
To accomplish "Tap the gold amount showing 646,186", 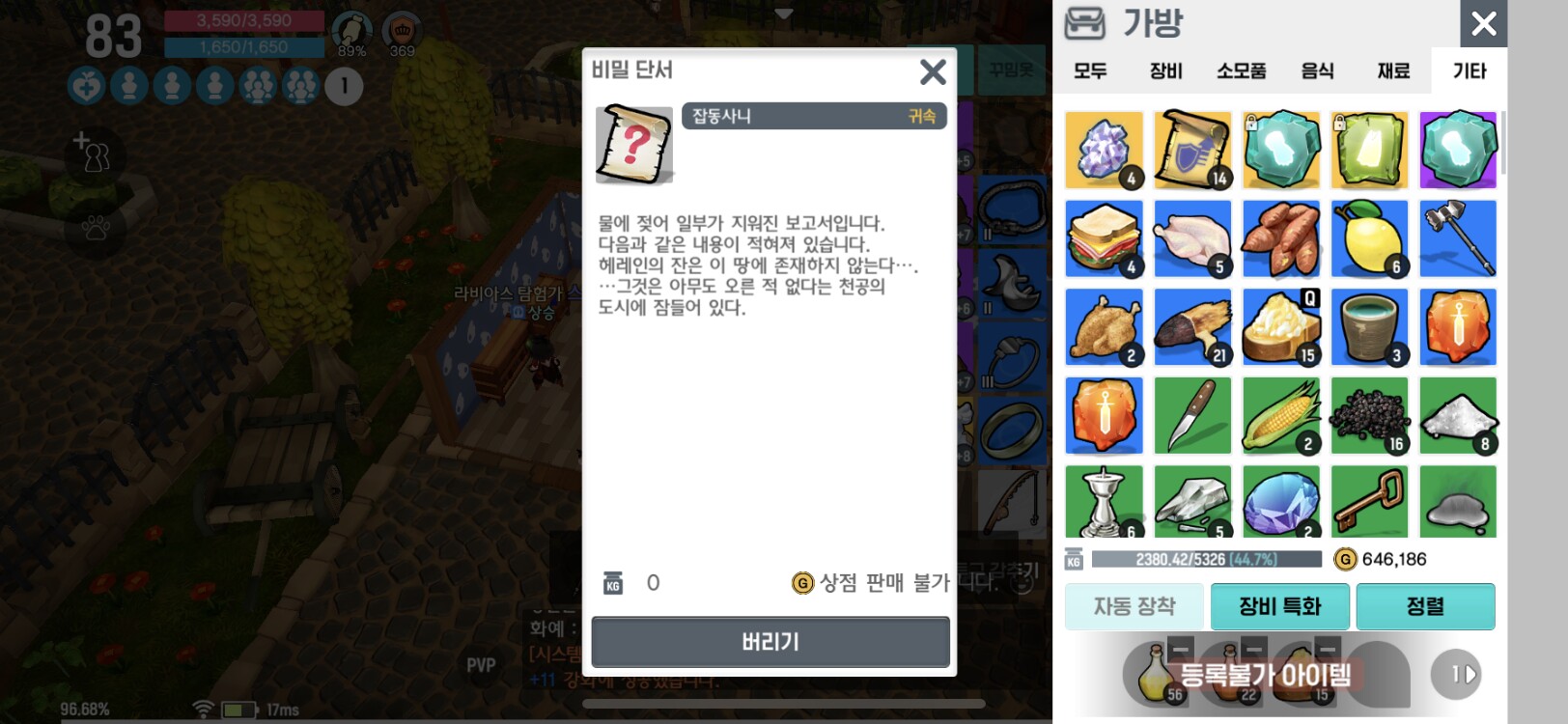I will 1394,558.
